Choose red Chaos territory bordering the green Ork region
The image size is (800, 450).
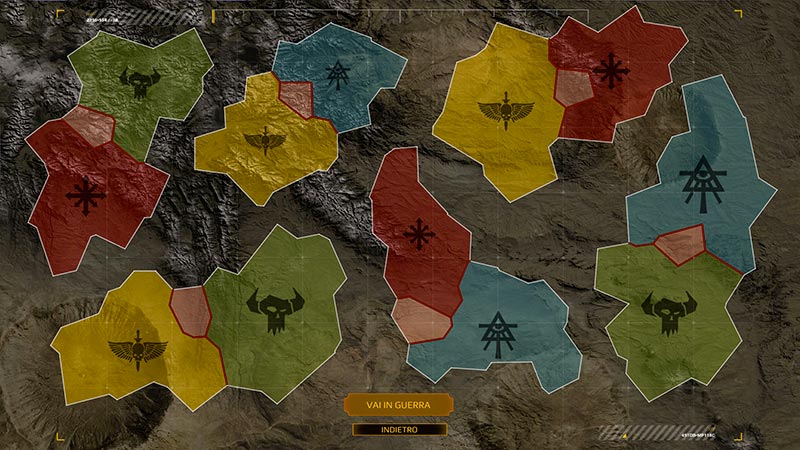(x=88, y=195)
